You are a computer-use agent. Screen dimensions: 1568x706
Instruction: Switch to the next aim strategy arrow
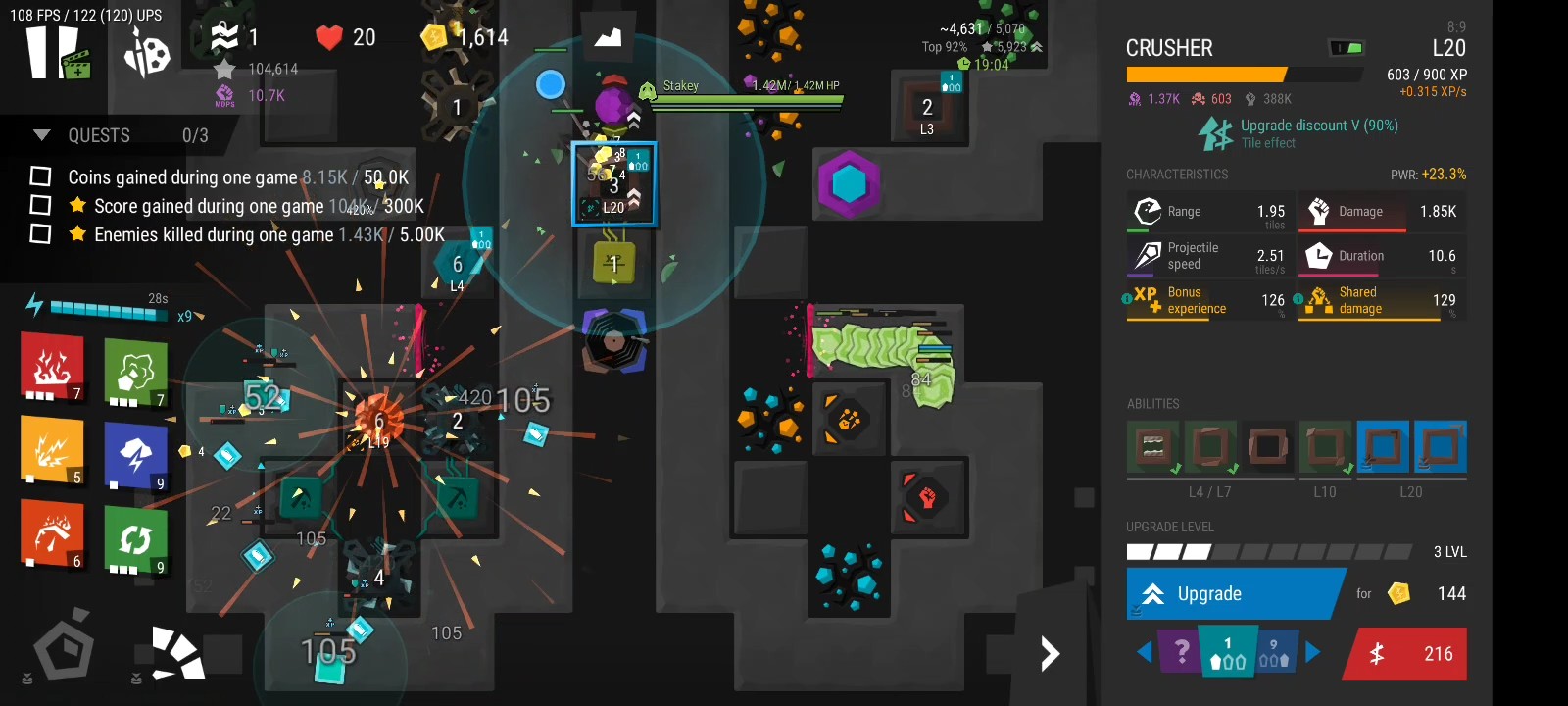point(1313,652)
